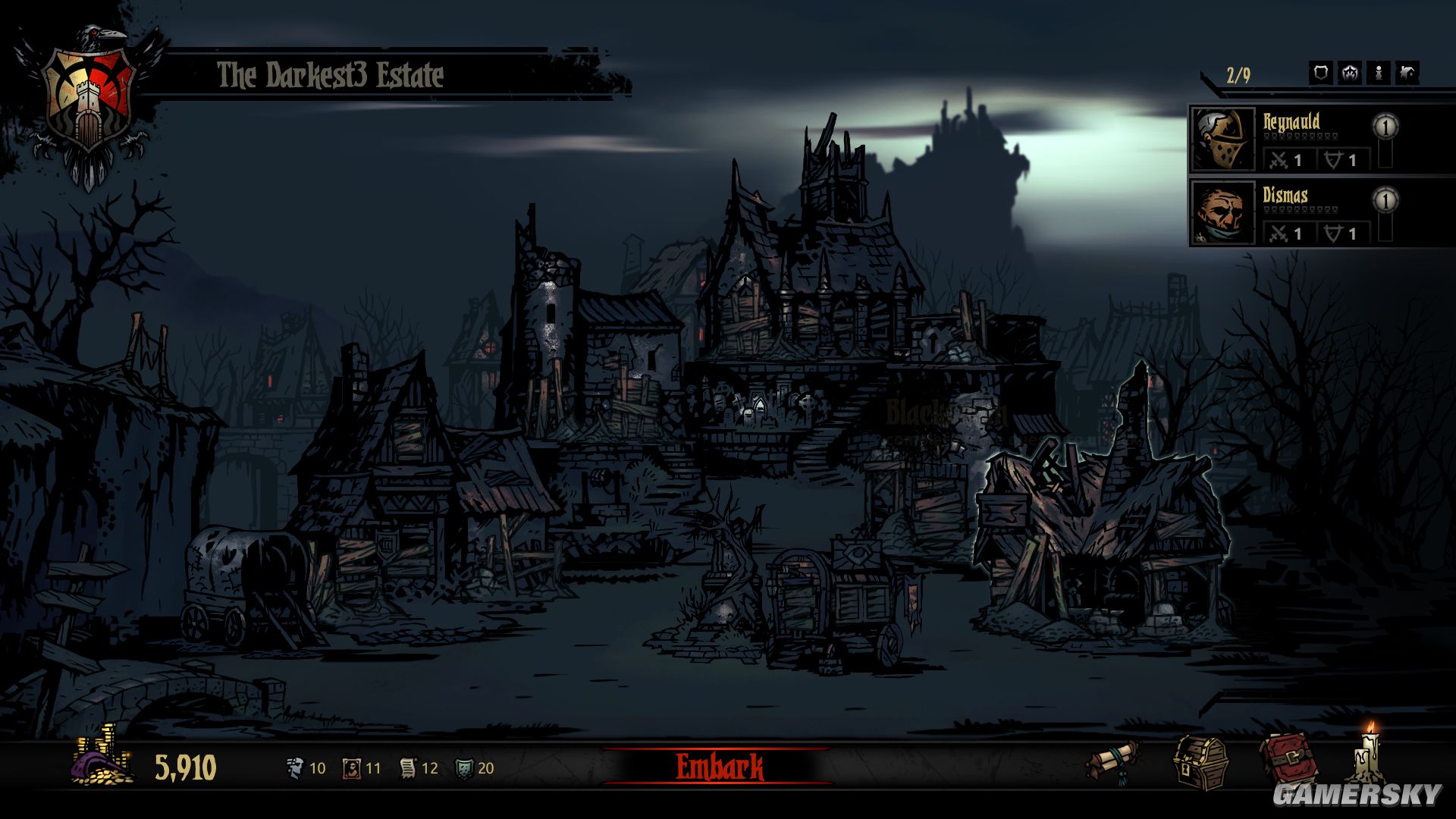
Task: Select Dismas in the hero roster
Action: coord(1291,213)
